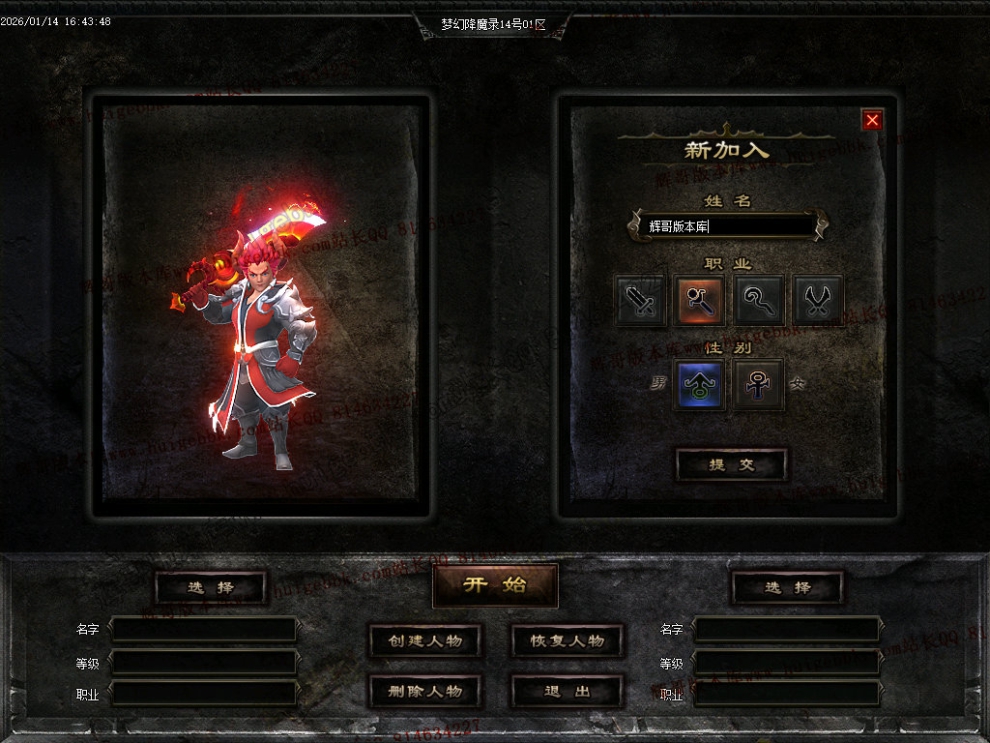Delete a character via 删除人物
Viewport: 990px width, 743px height.
click(425, 691)
